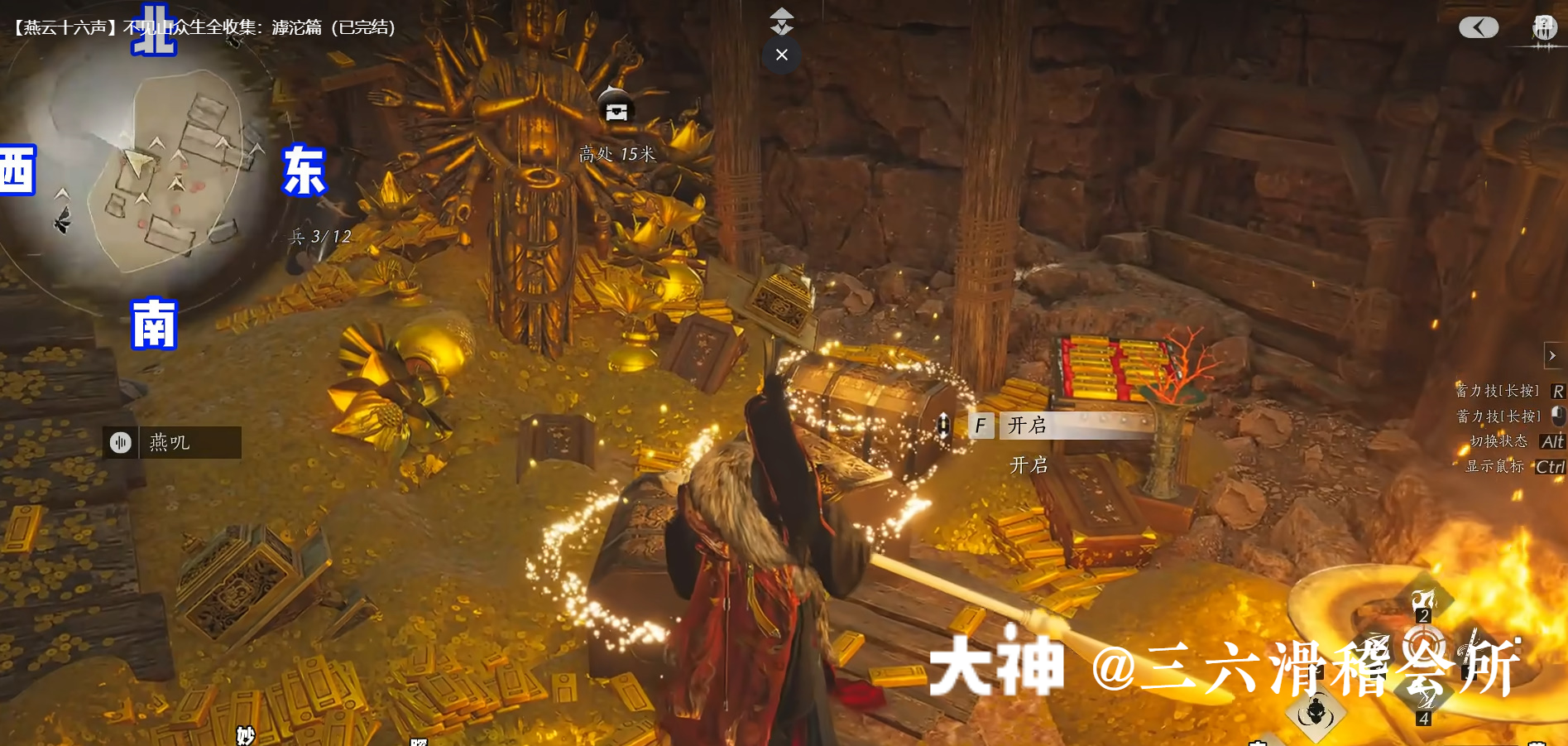Image resolution: width=1568 pixels, height=746 pixels.
Task: Toggle the double-chevron elevation indicator
Action: pyautogui.click(x=780, y=21)
